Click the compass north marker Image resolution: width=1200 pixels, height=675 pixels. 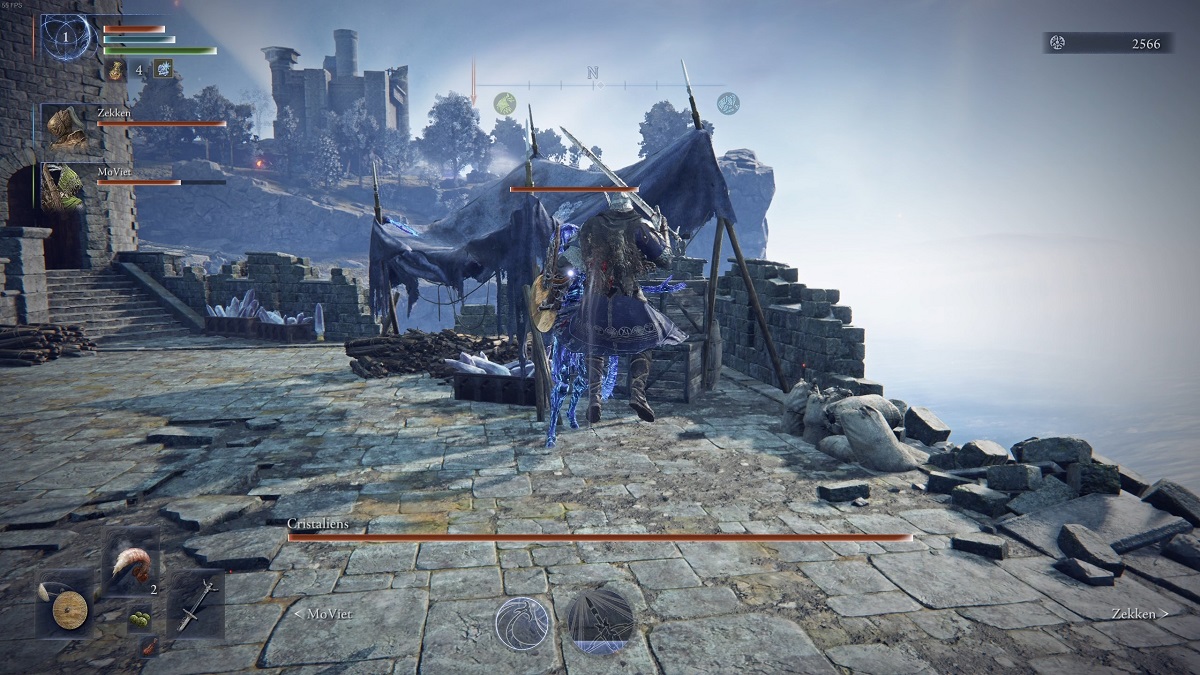(592, 73)
